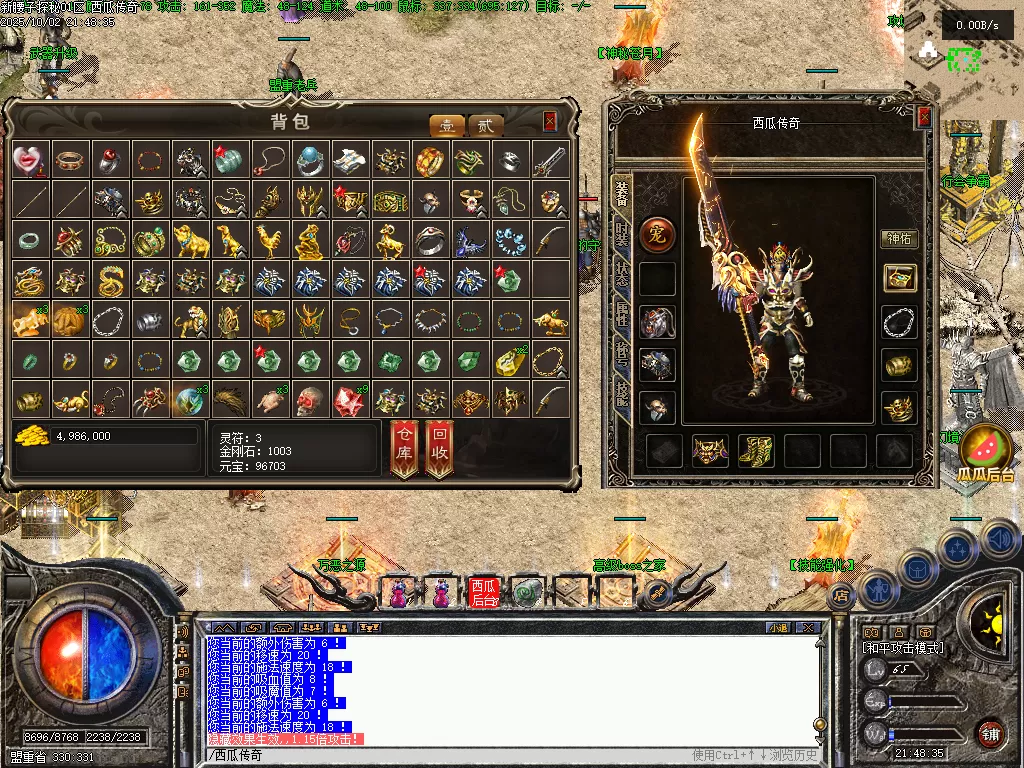Screen dimensions: 1024x768
Task: Close the character equipment panel
Action: pos(924,117)
